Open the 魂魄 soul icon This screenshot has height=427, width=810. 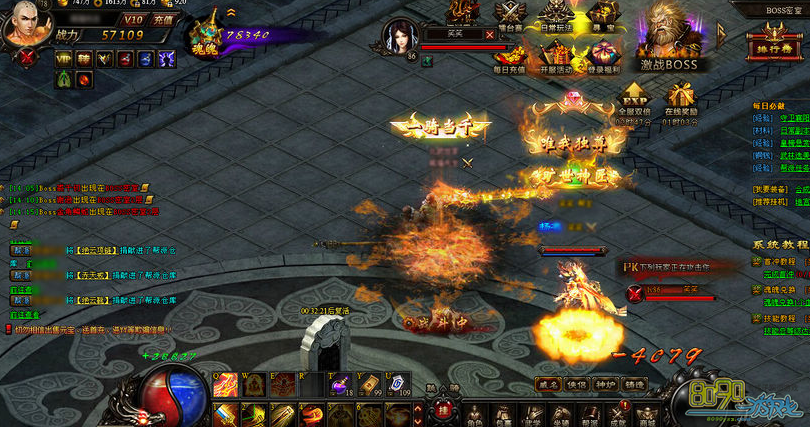click(207, 38)
